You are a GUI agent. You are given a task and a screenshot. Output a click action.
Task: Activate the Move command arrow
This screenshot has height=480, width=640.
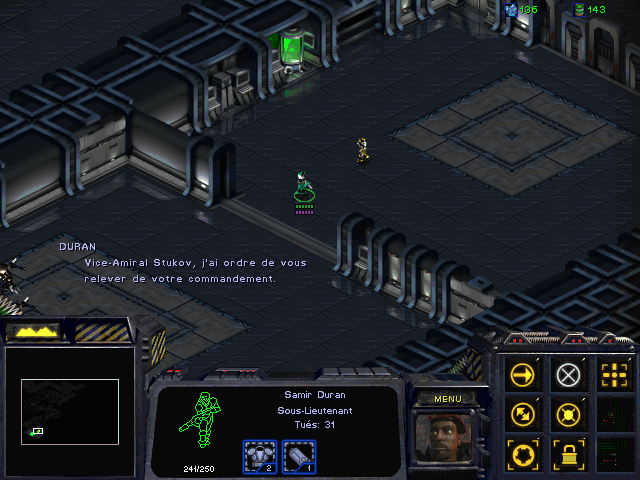coord(522,374)
